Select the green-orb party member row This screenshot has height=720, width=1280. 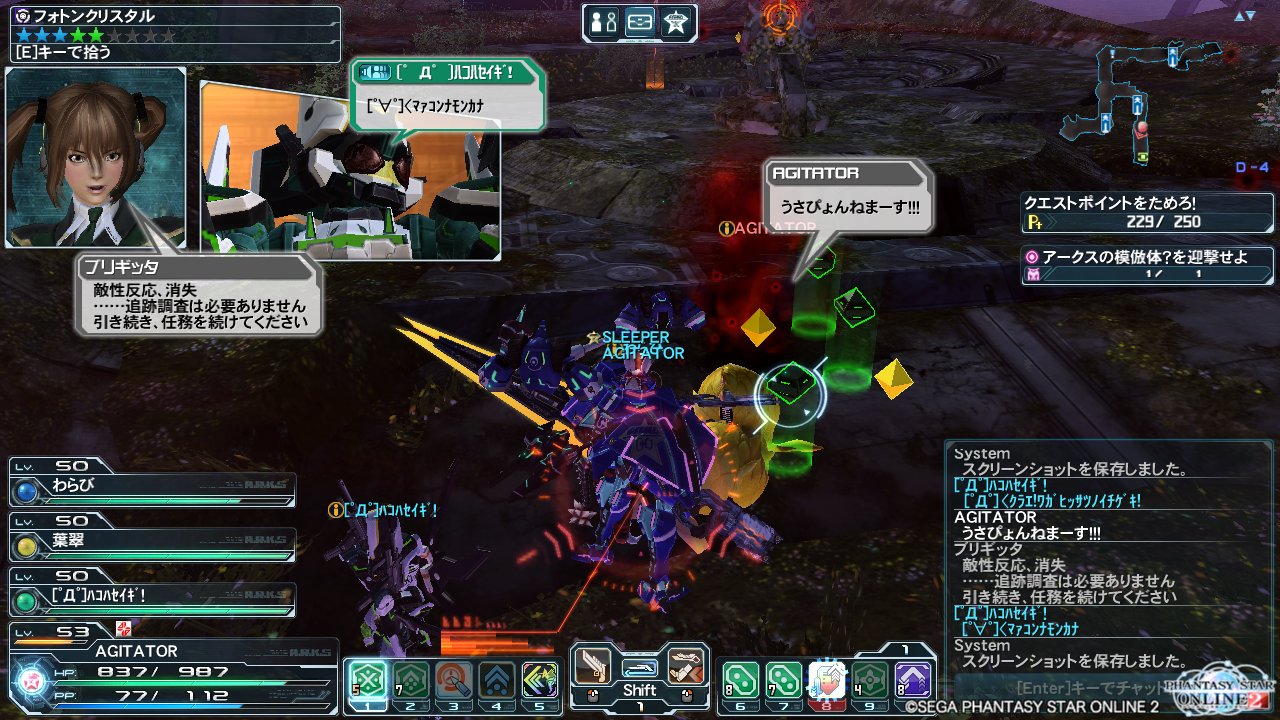click(x=152, y=600)
